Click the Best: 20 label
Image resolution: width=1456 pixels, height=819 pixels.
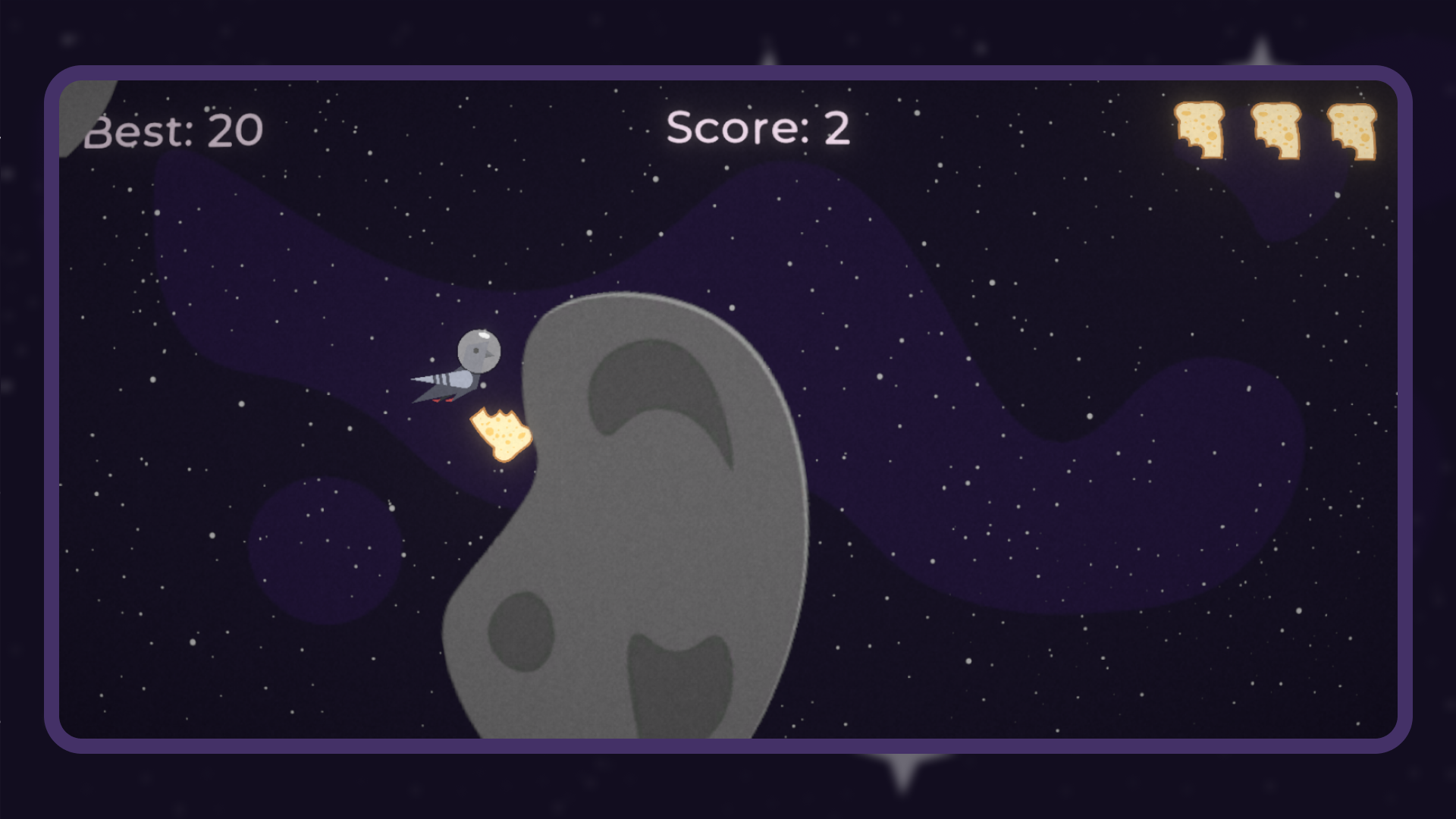(x=173, y=130)
